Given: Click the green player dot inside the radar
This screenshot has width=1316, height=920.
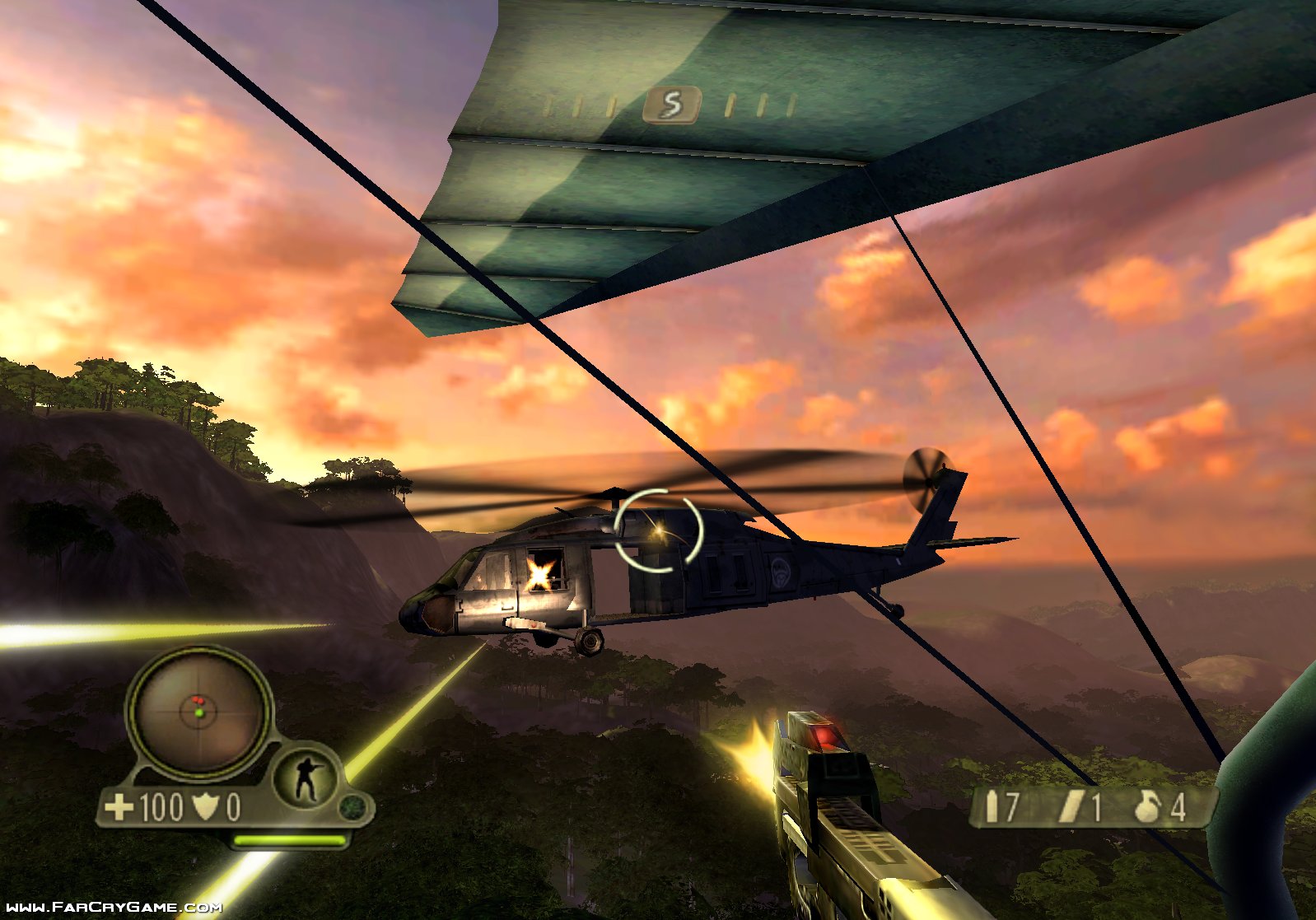Looking at the screenshot, I should 200,713.
